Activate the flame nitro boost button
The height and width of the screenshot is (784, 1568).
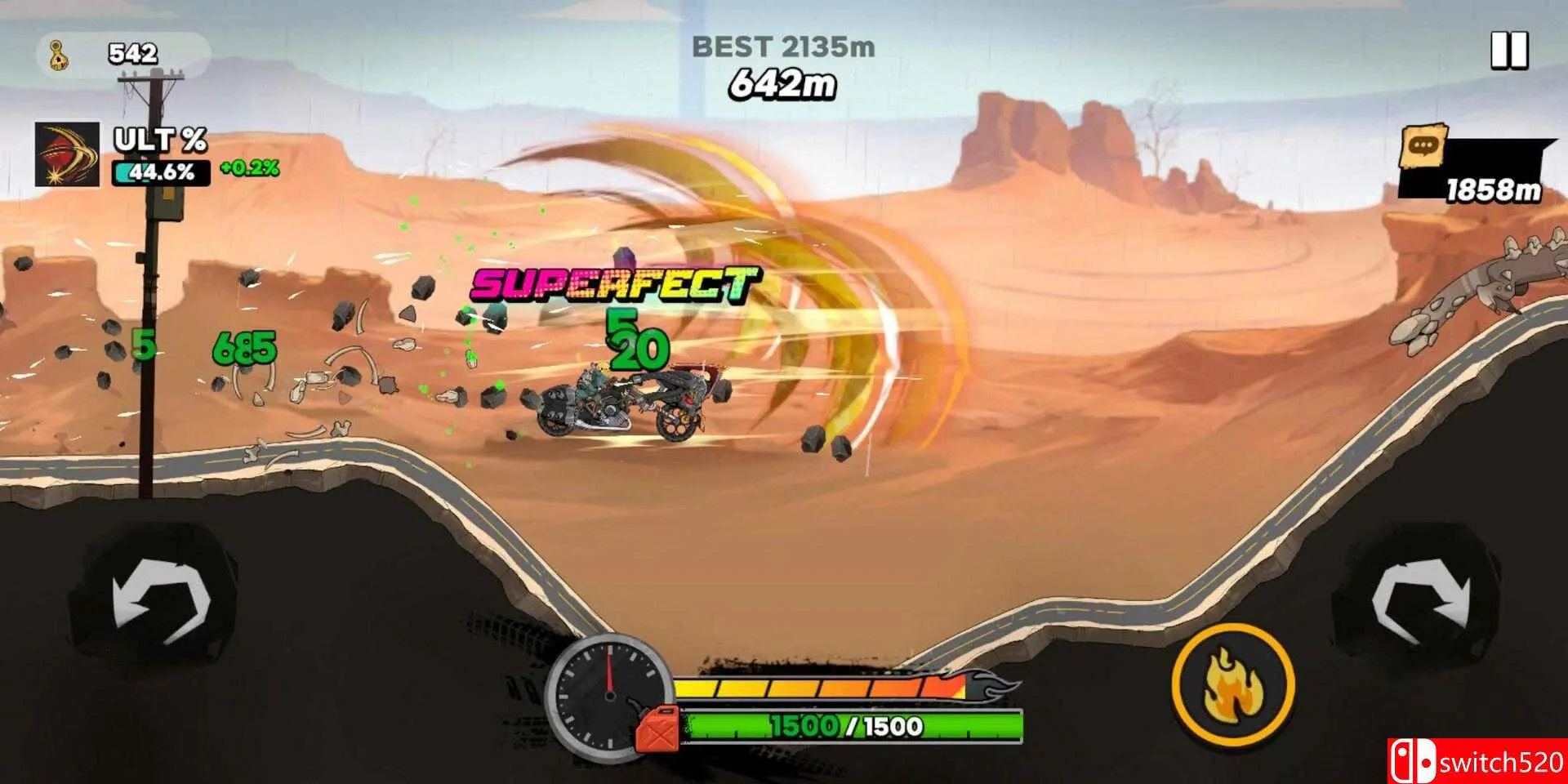[1232, 686]
